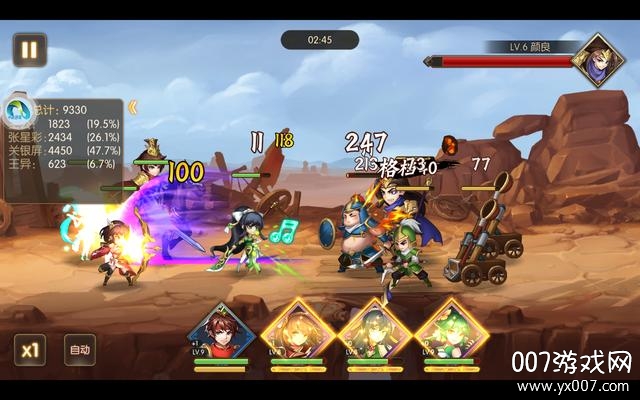Viewport: 640px width, 400px height.
Task: Click the round blue floating overlay icon
Action: (x=17, y=108)
